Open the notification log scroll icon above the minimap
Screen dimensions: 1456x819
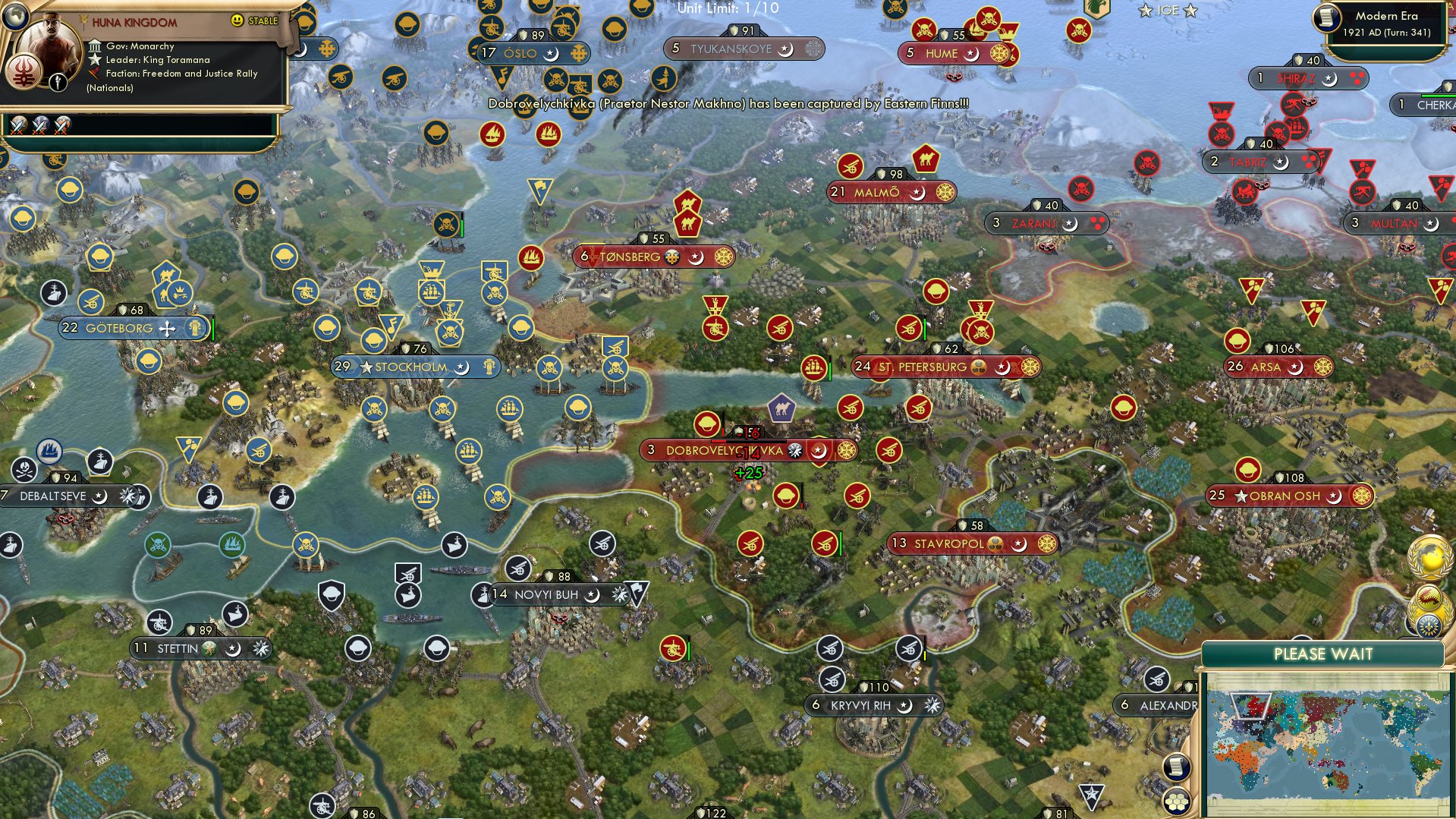pos(1177,767)
